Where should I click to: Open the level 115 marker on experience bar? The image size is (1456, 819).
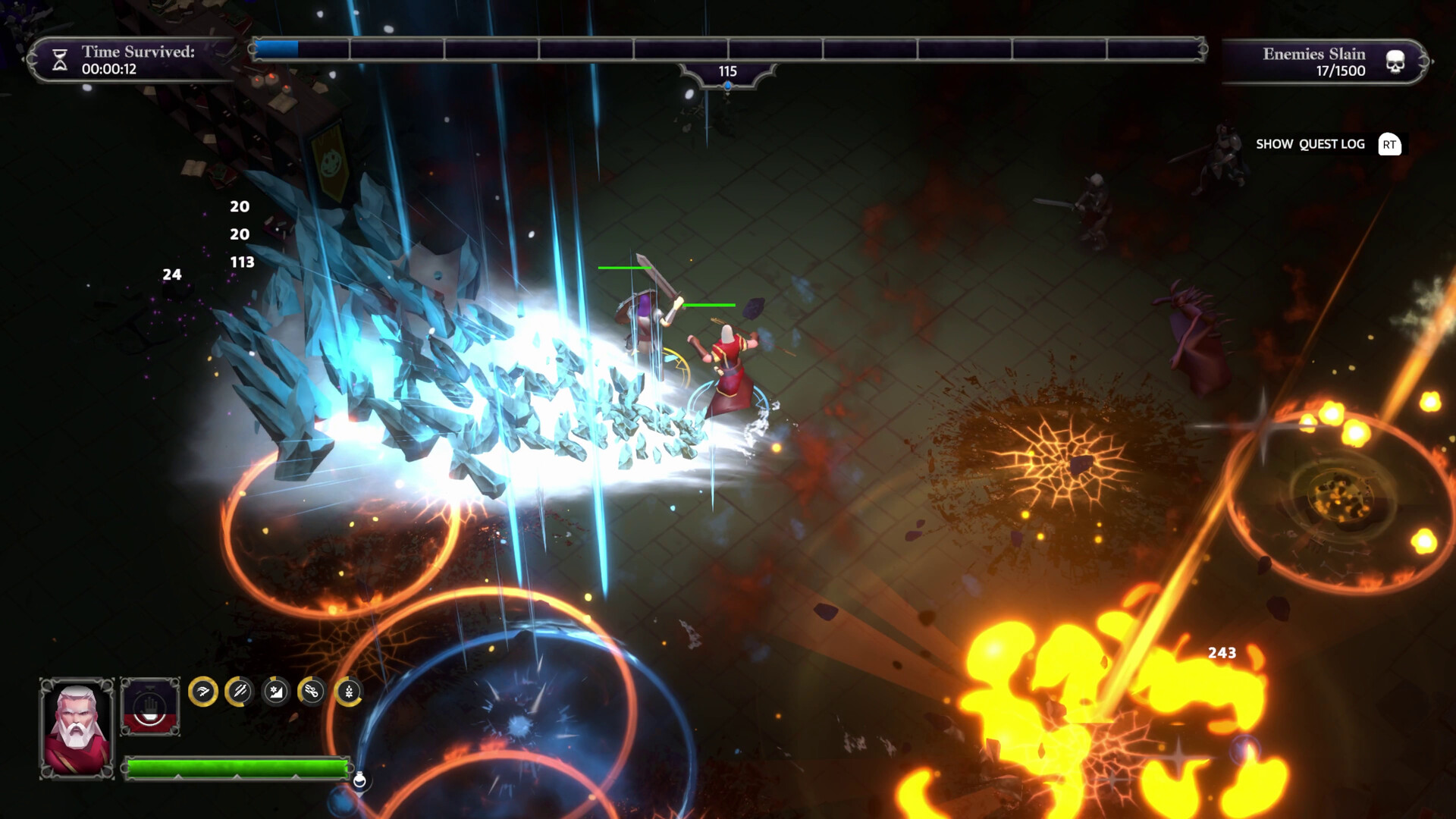click(x=728, y=71)
